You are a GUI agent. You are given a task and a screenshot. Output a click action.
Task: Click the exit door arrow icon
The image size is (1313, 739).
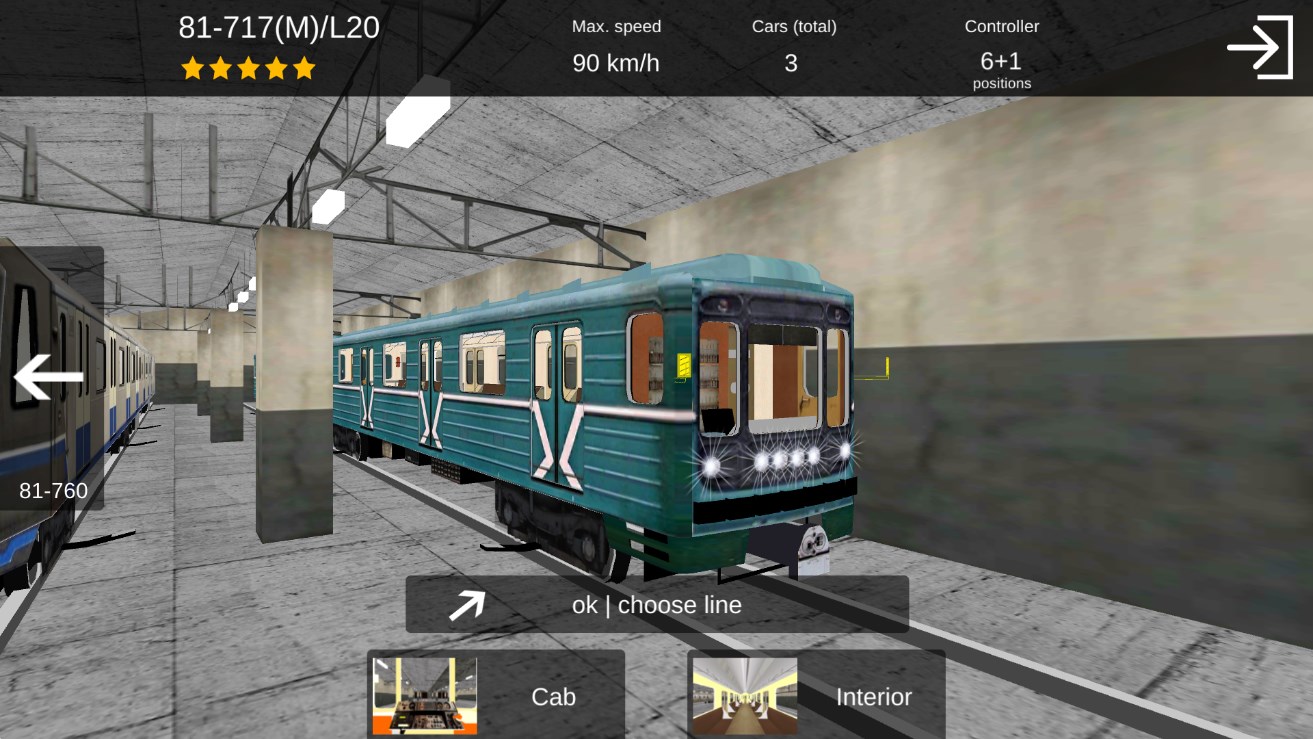(1259, 47)
